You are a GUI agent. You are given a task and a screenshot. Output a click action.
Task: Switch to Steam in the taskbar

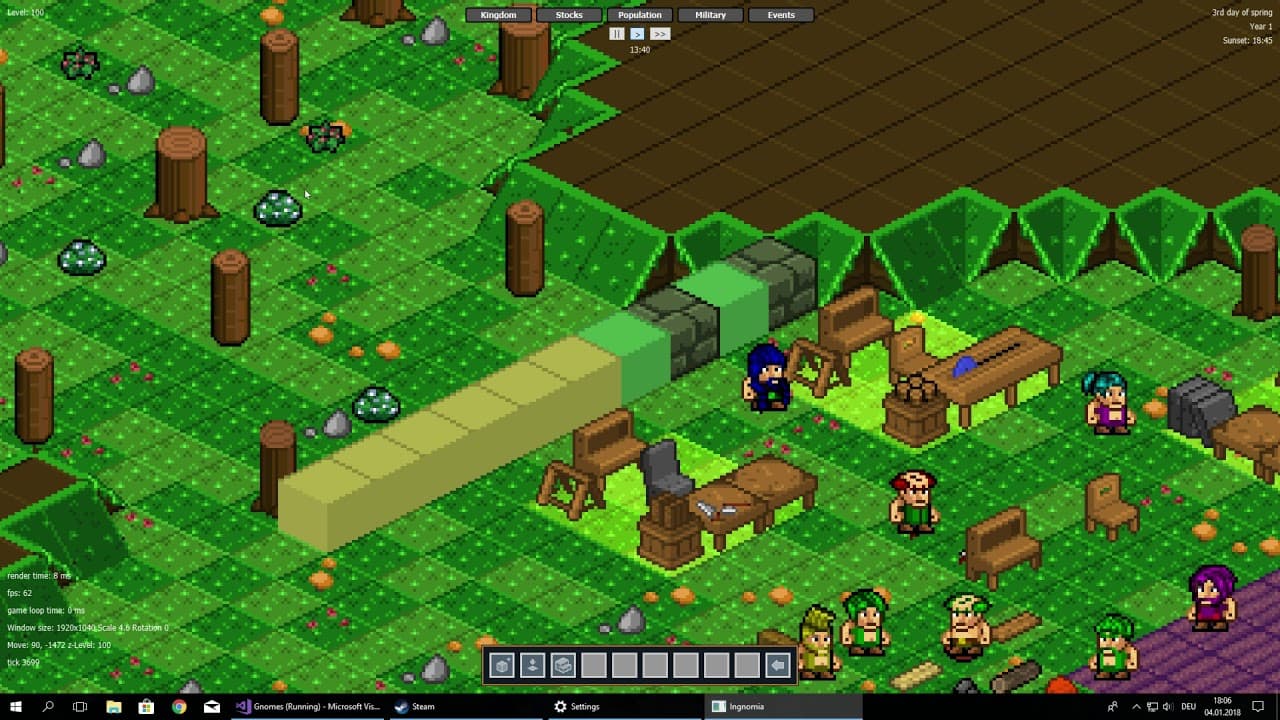coord(415,706)
